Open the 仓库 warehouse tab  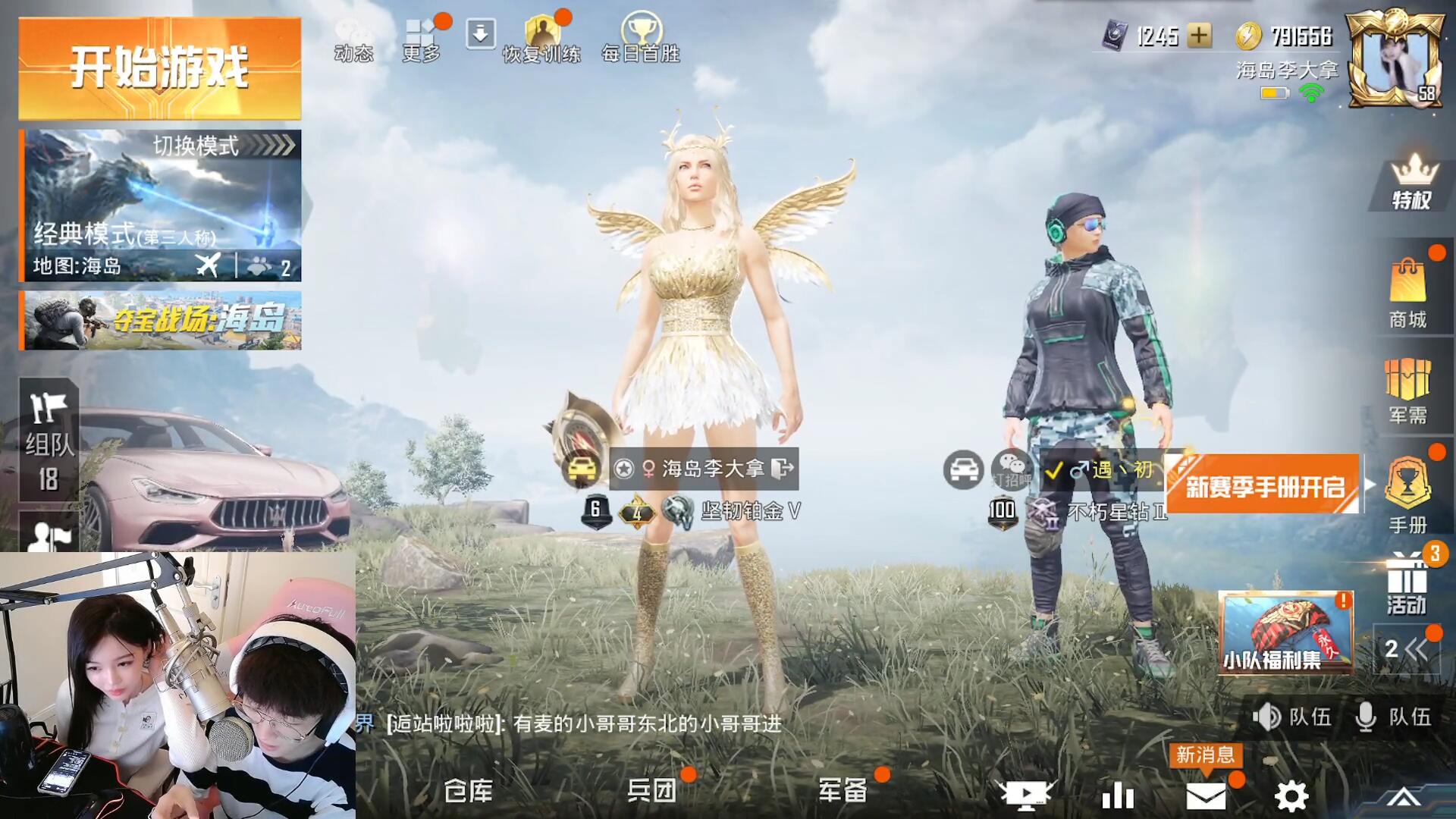468,792
